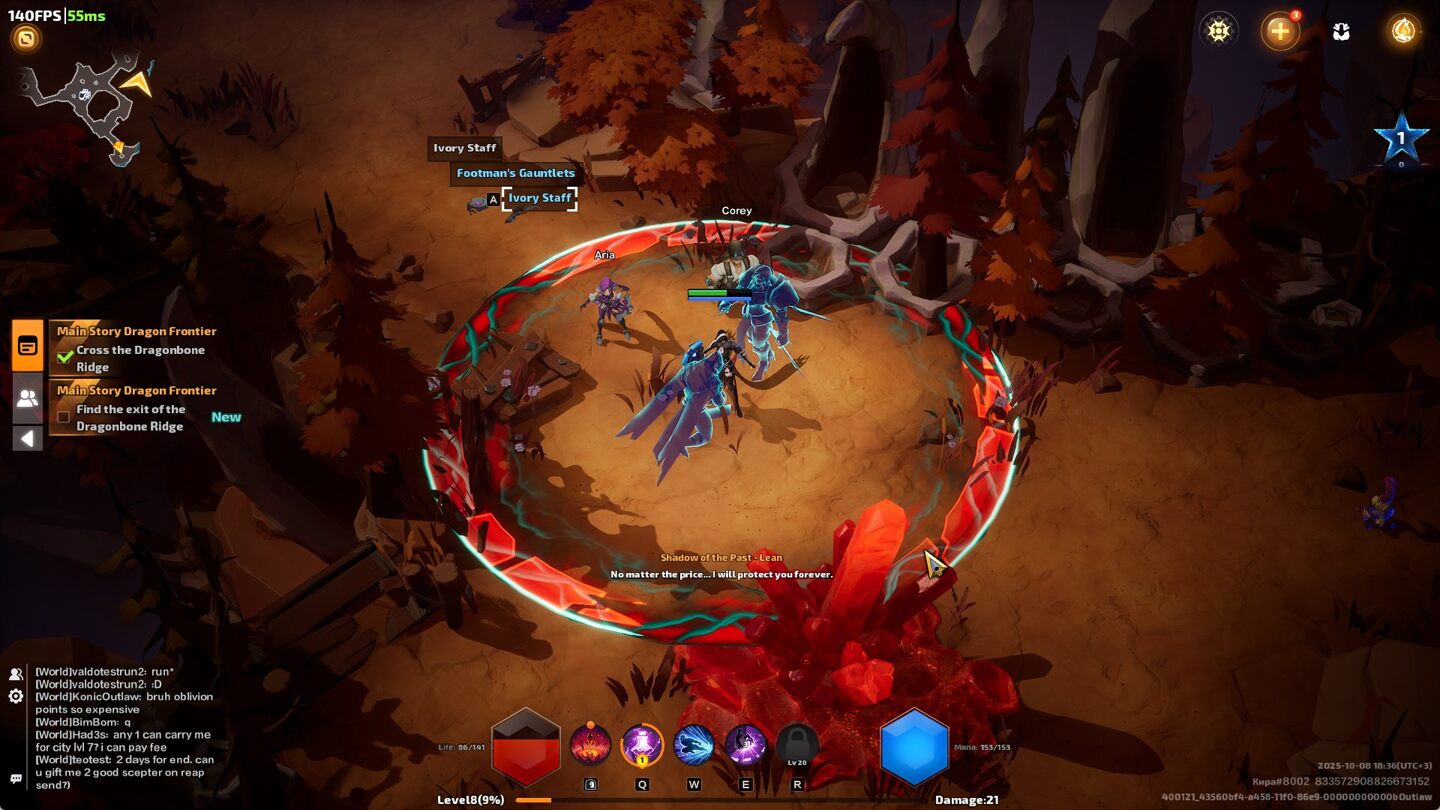Open Find the exit of Dragonbone Ridge quest

point(130,417)
